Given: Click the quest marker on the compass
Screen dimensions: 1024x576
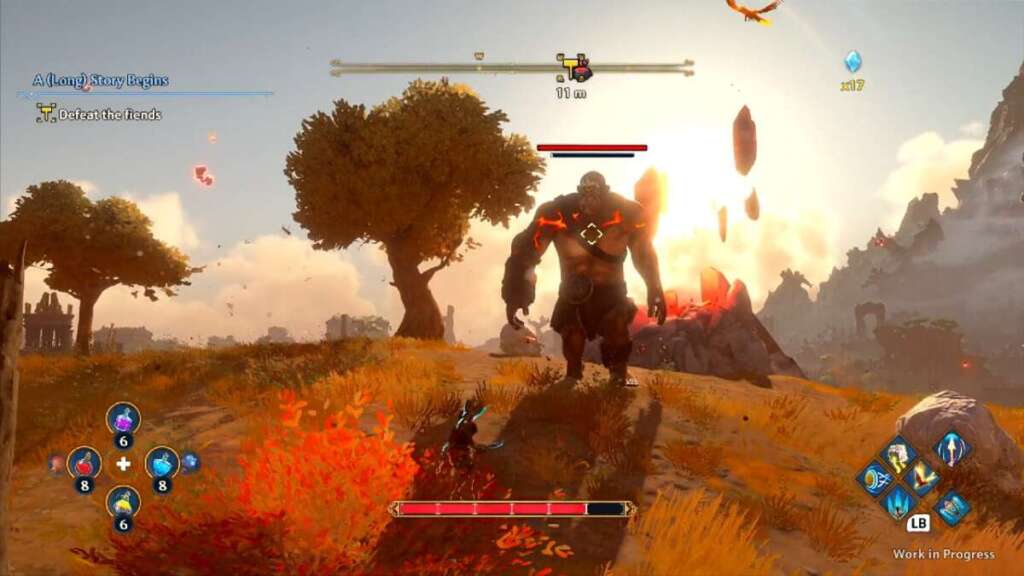Looking at the screenshot, I should [574, 68].
